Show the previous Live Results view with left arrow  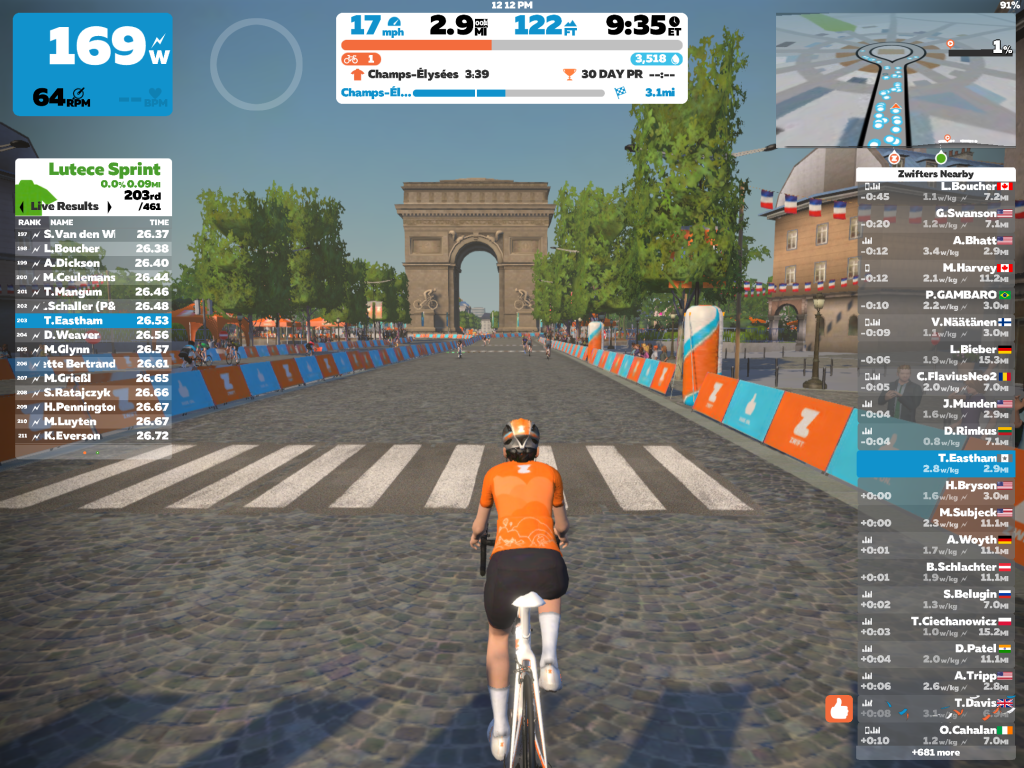(23, 206)
